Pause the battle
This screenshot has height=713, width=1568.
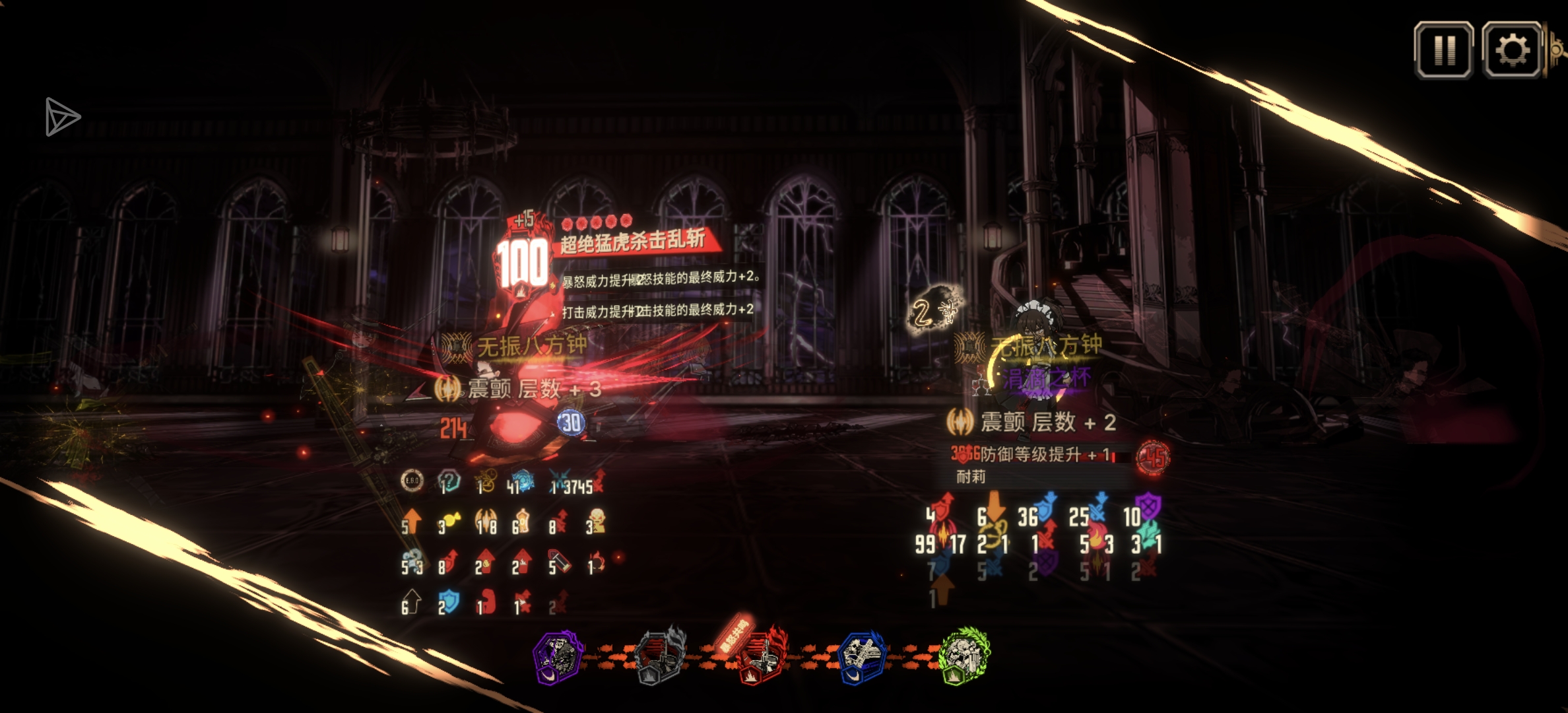coord(1443,50)
